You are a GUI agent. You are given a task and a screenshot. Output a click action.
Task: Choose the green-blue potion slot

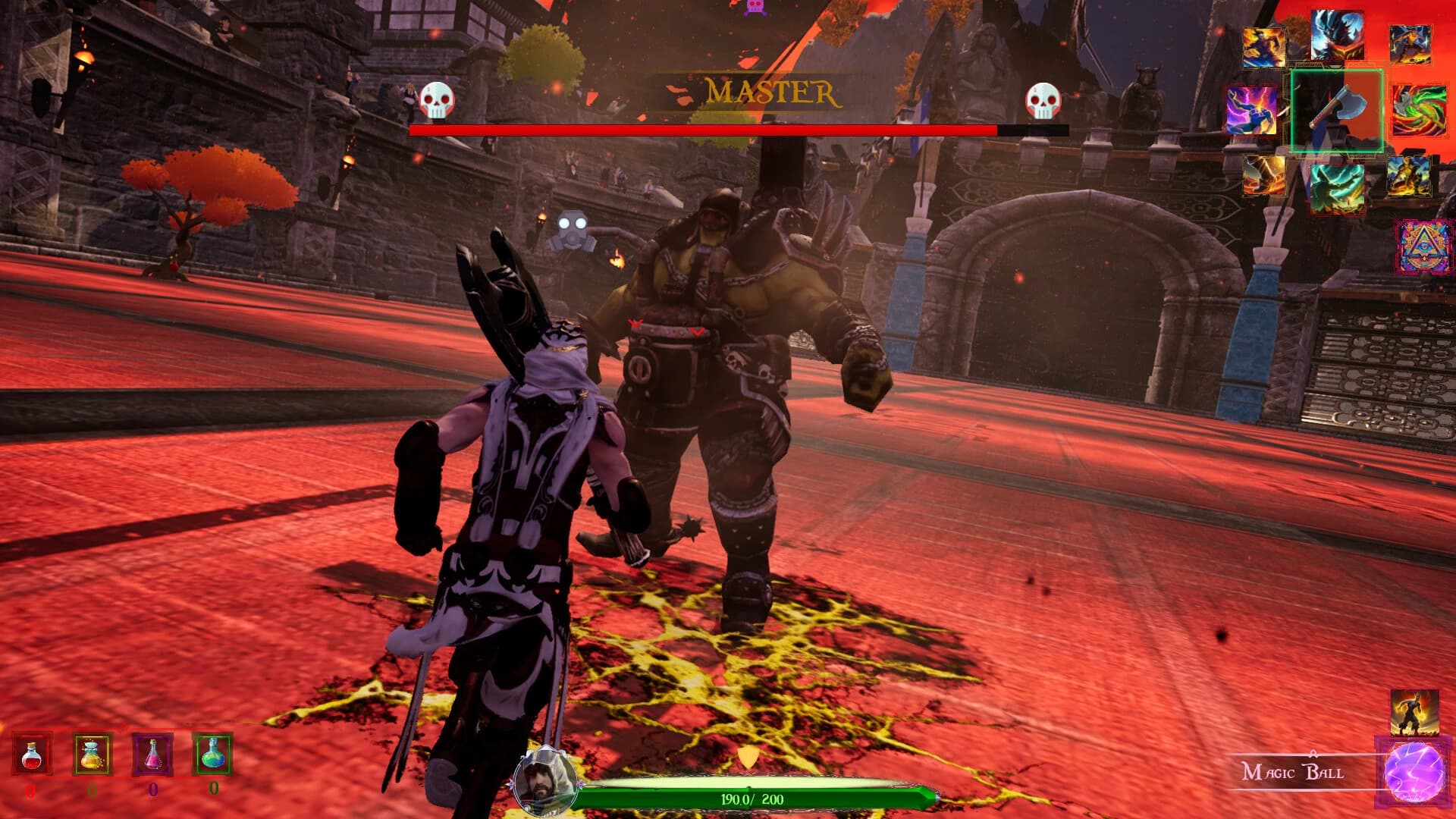click(x=213, y=754)
